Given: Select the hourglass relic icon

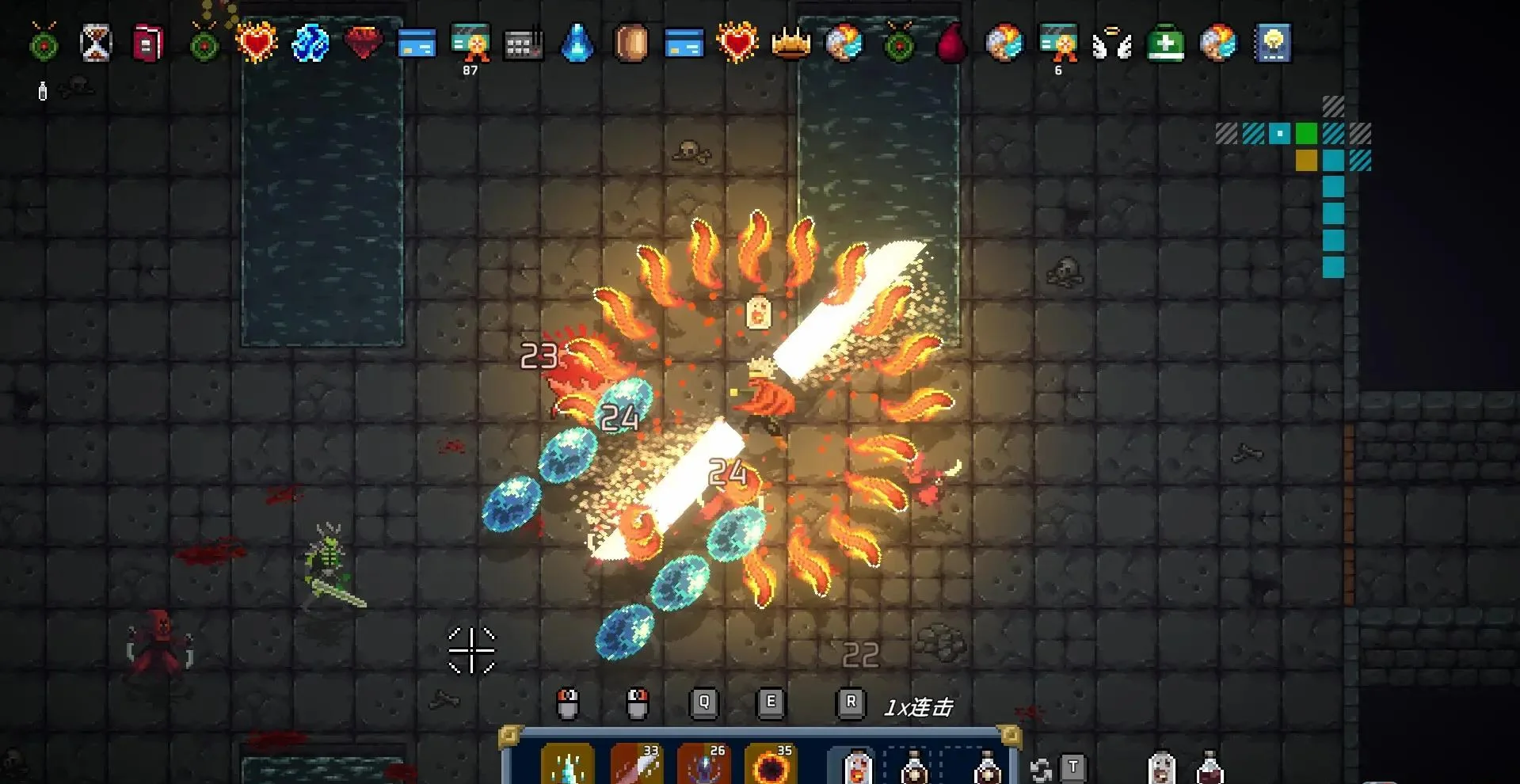Looking at the screenshot, I should click(x=96, y=42).
